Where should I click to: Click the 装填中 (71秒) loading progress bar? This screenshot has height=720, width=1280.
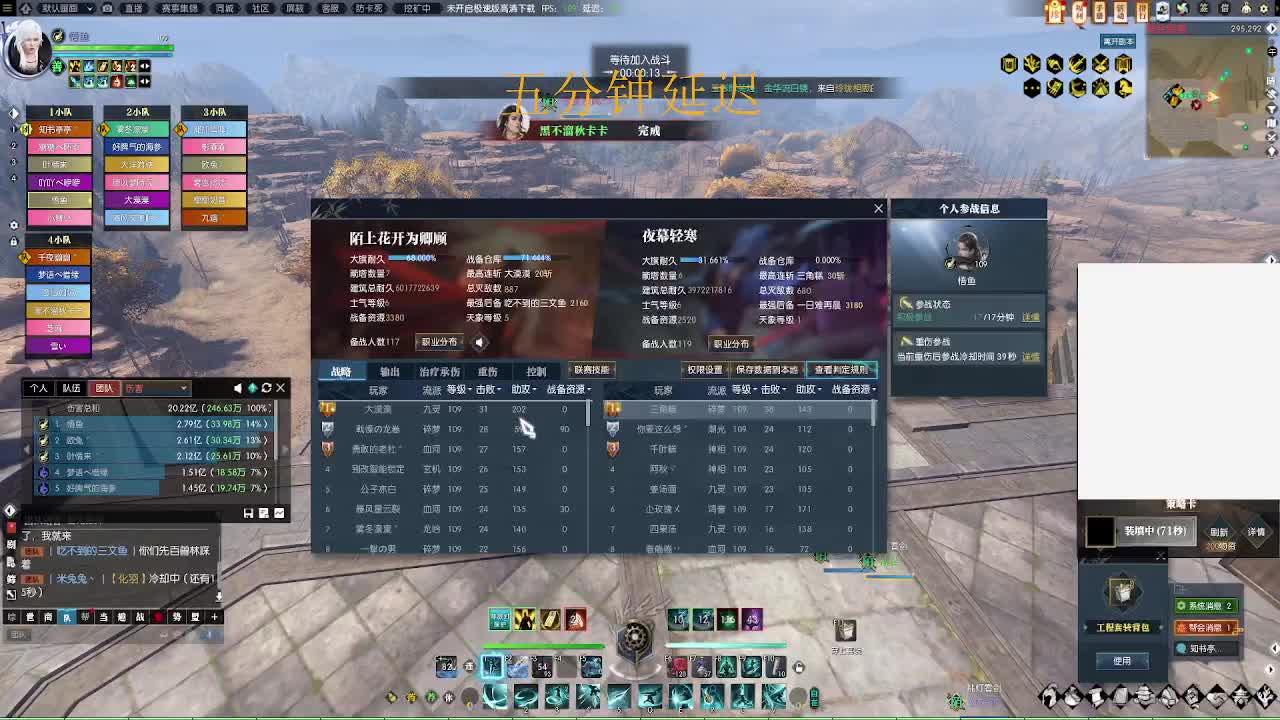(x=1155, y=531)
